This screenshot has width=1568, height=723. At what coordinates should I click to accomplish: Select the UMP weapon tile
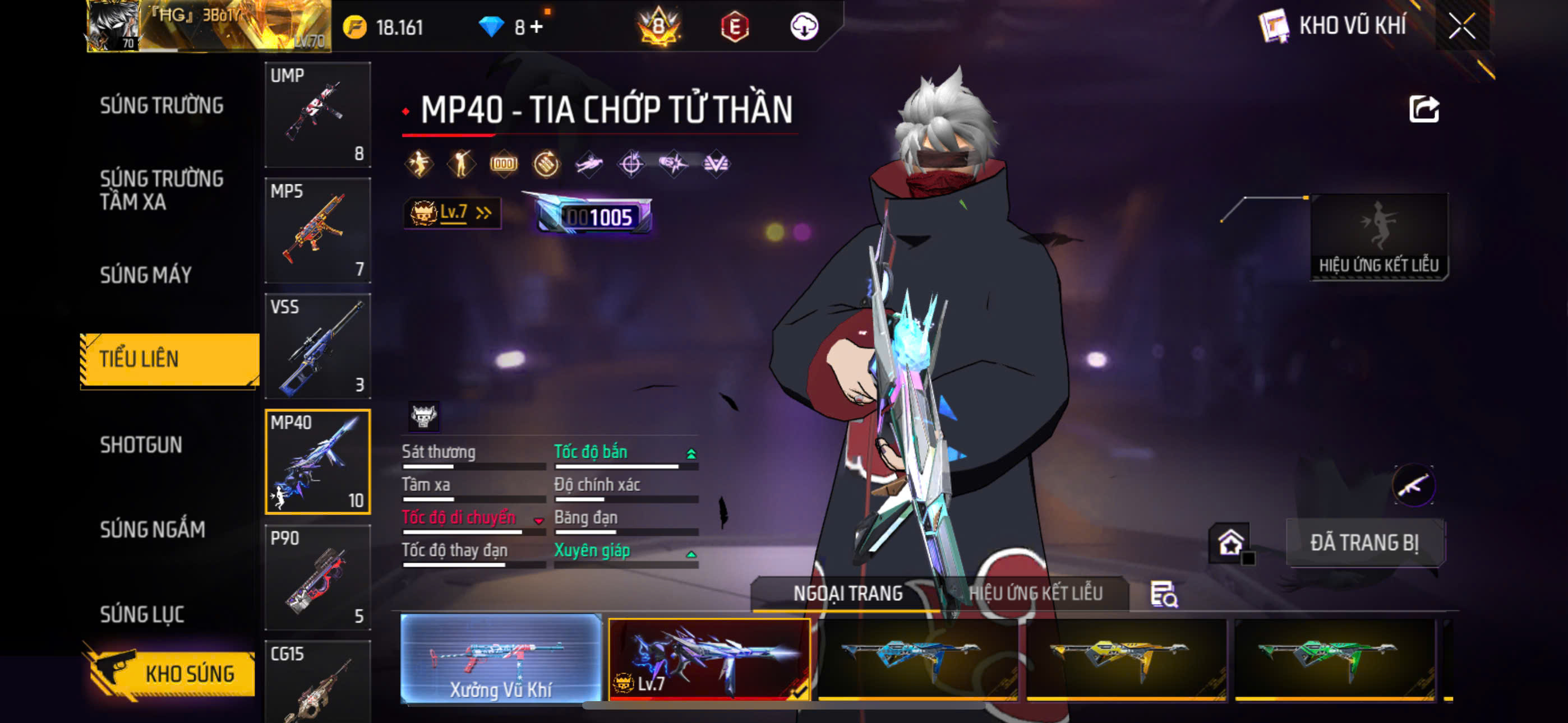(318, 114)
